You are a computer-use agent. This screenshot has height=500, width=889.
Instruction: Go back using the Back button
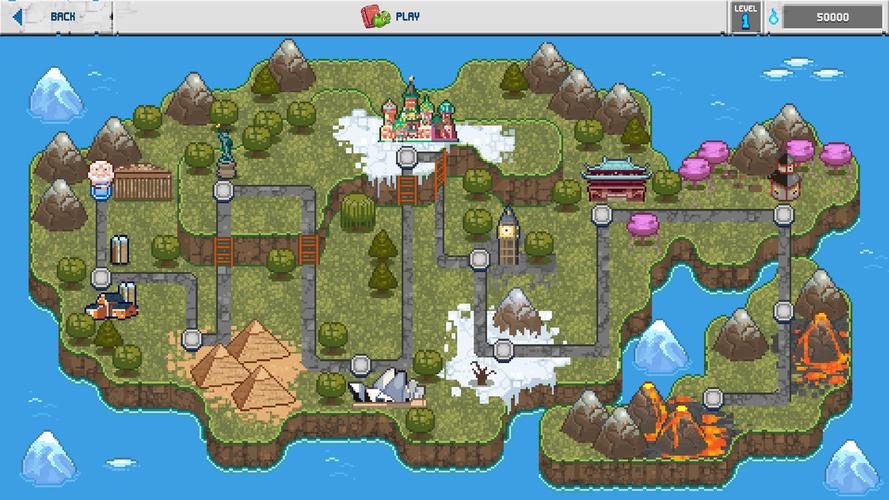[x=50, y=16]
